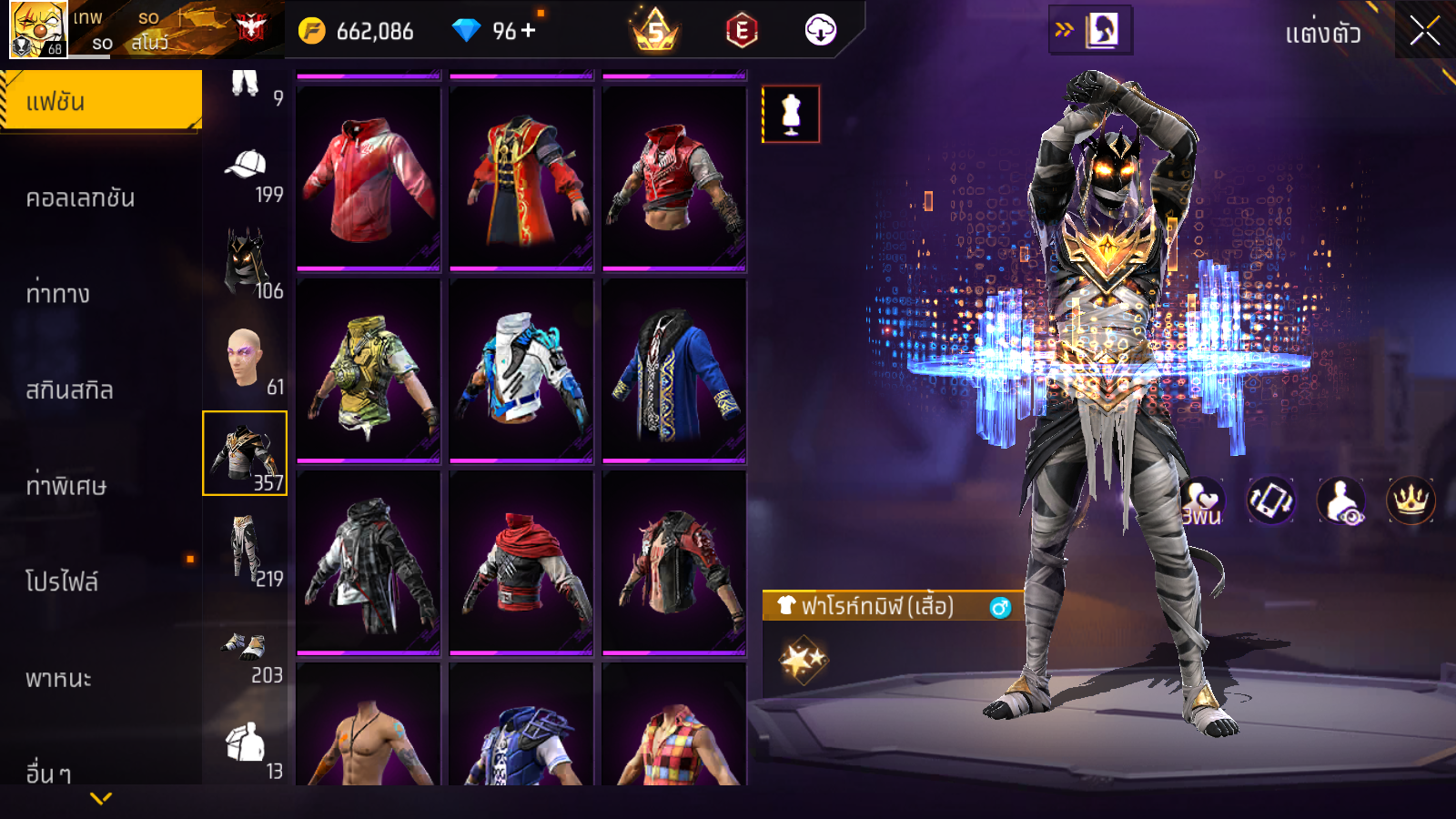Open the bald head face category
The width and height of the screenshot is (1456, 819).
[245, 359]
